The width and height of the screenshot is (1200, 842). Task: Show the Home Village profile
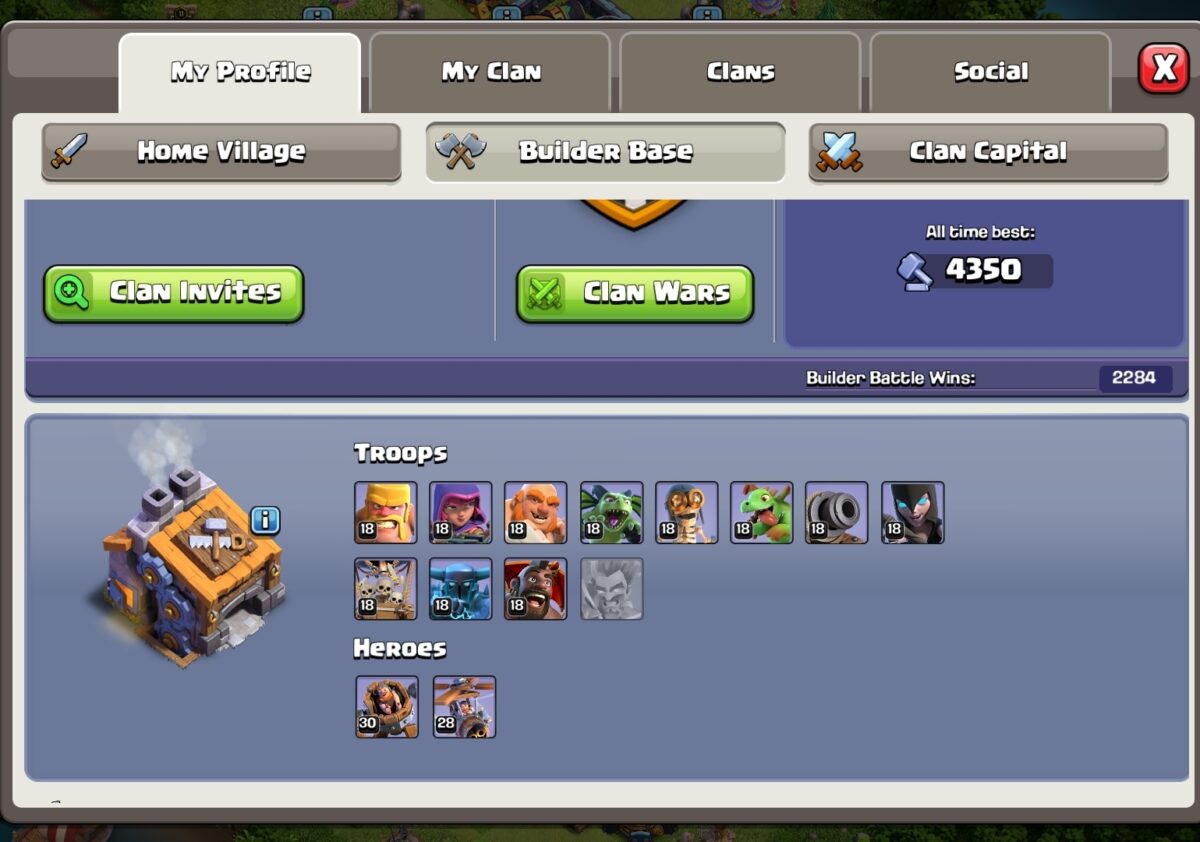(221, 152)
